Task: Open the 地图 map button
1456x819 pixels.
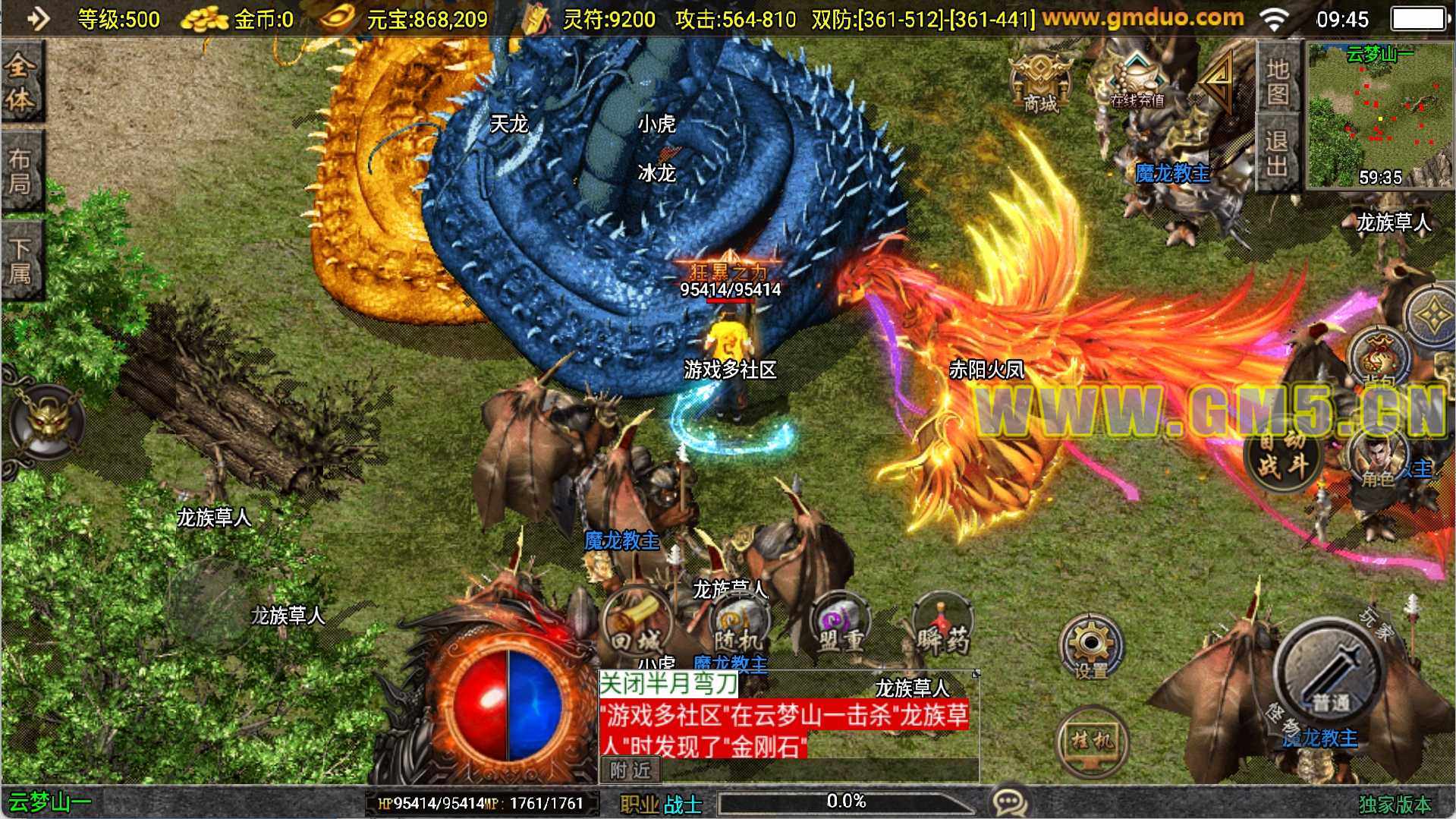Action: [x=1278, y=81]
